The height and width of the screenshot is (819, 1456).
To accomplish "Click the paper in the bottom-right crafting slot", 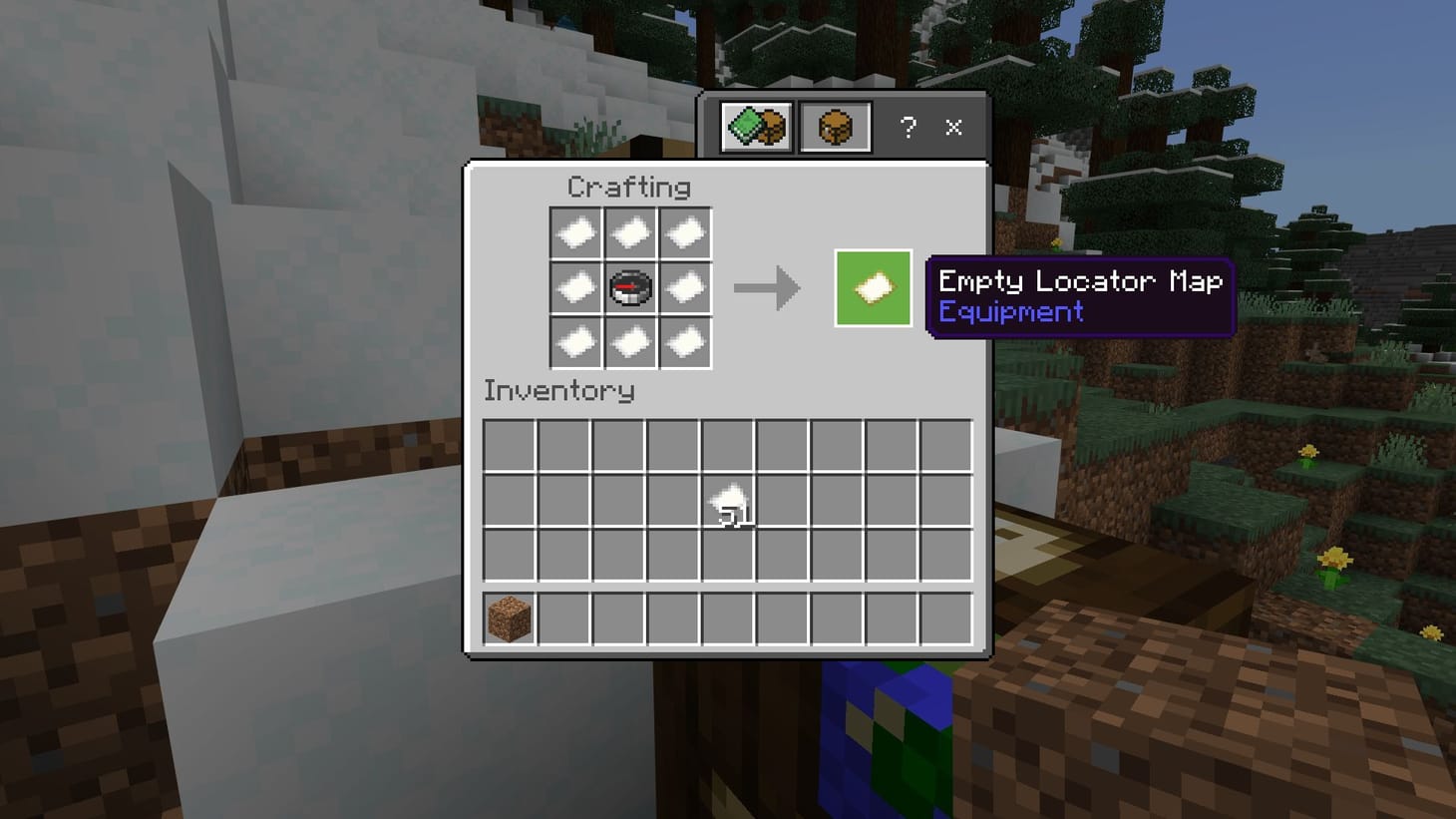I will coord(686,342).
